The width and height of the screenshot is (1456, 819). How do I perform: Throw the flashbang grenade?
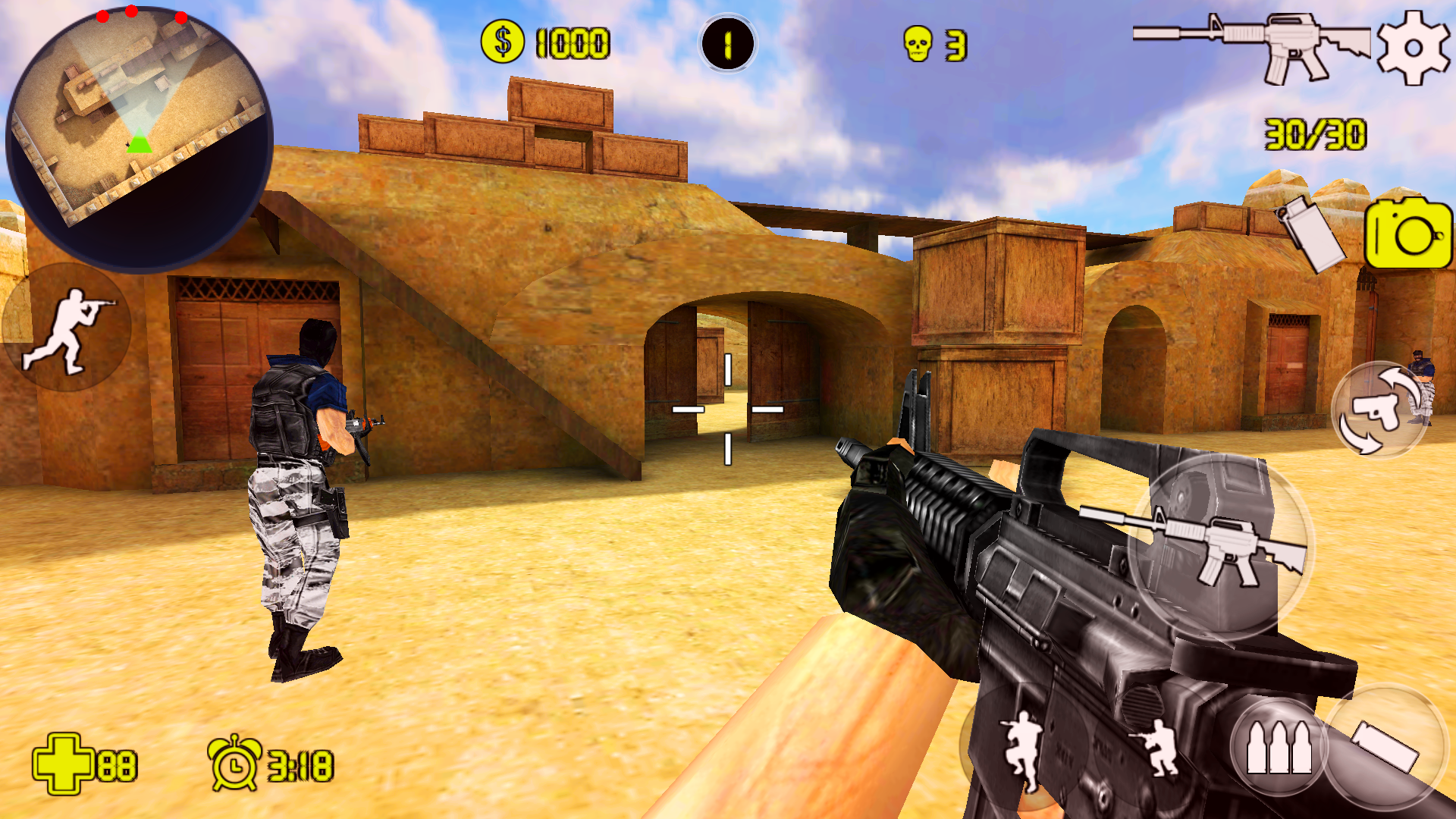pos(1308,235)
